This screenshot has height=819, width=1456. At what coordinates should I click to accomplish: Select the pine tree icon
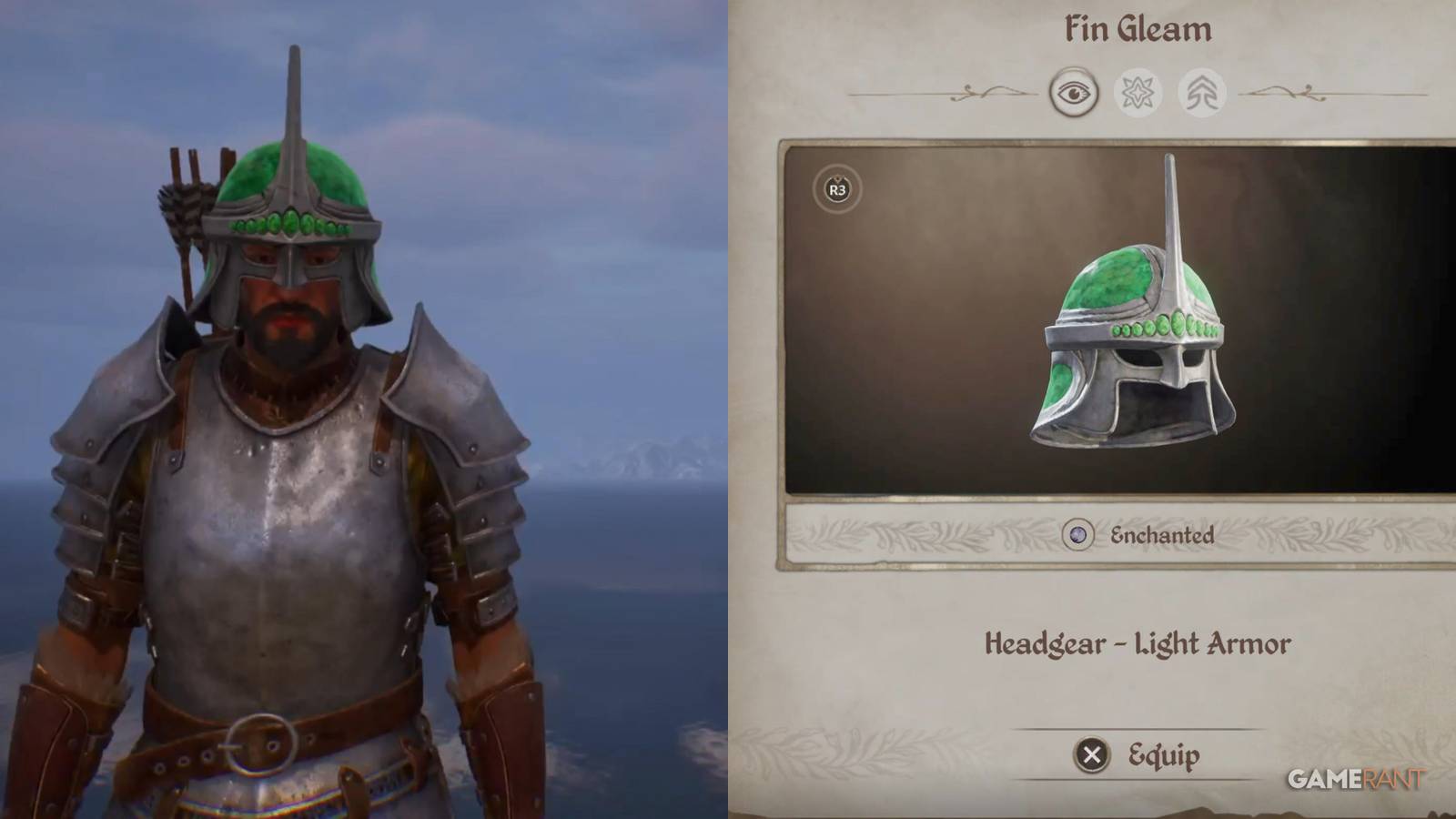(1201, 91)
